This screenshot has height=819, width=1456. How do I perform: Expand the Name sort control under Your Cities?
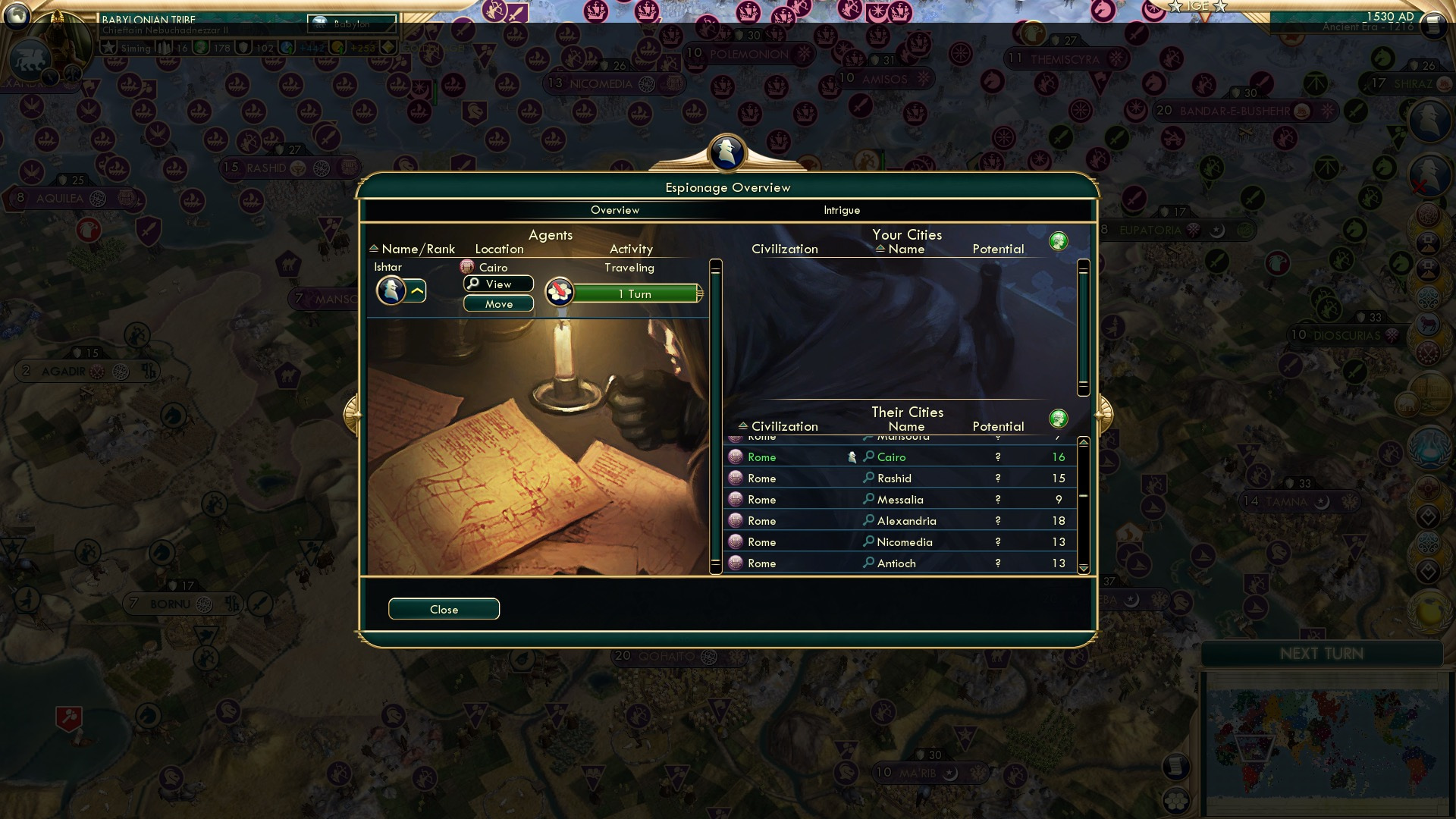pyautogui.click(x=879, y=249)
